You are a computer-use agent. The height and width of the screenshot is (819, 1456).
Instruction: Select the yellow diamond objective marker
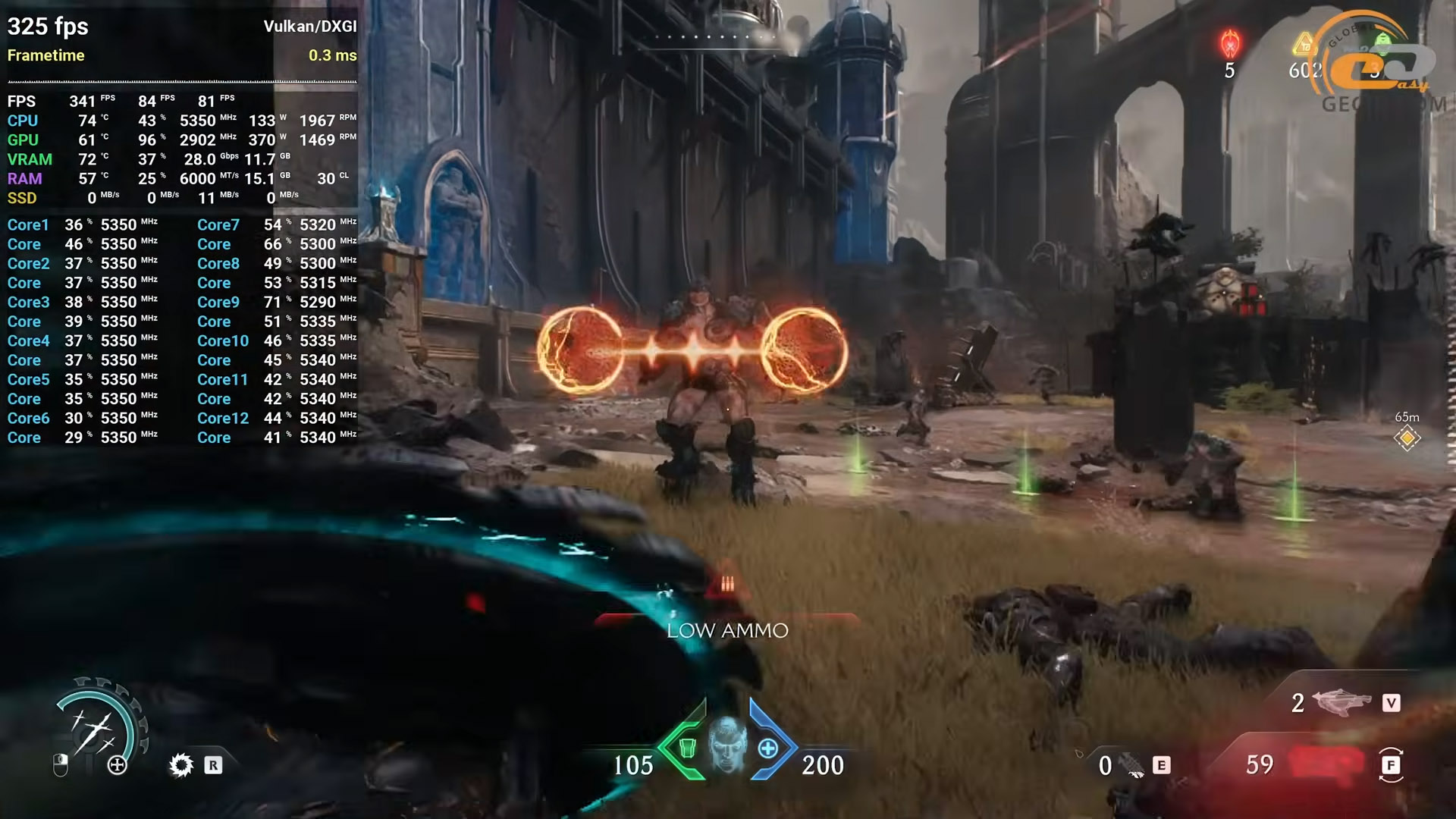(x=1407, y=438)
